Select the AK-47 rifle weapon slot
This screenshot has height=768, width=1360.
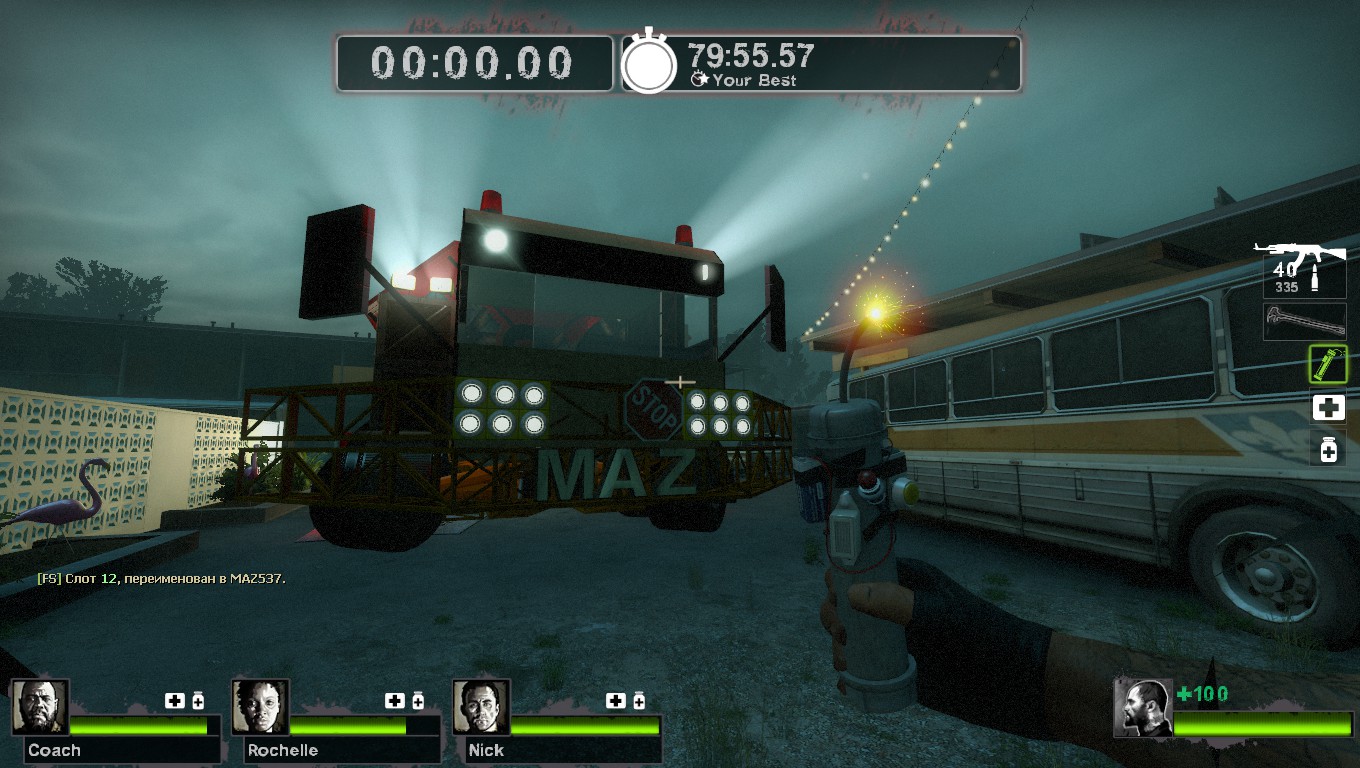pos(1303,267)
